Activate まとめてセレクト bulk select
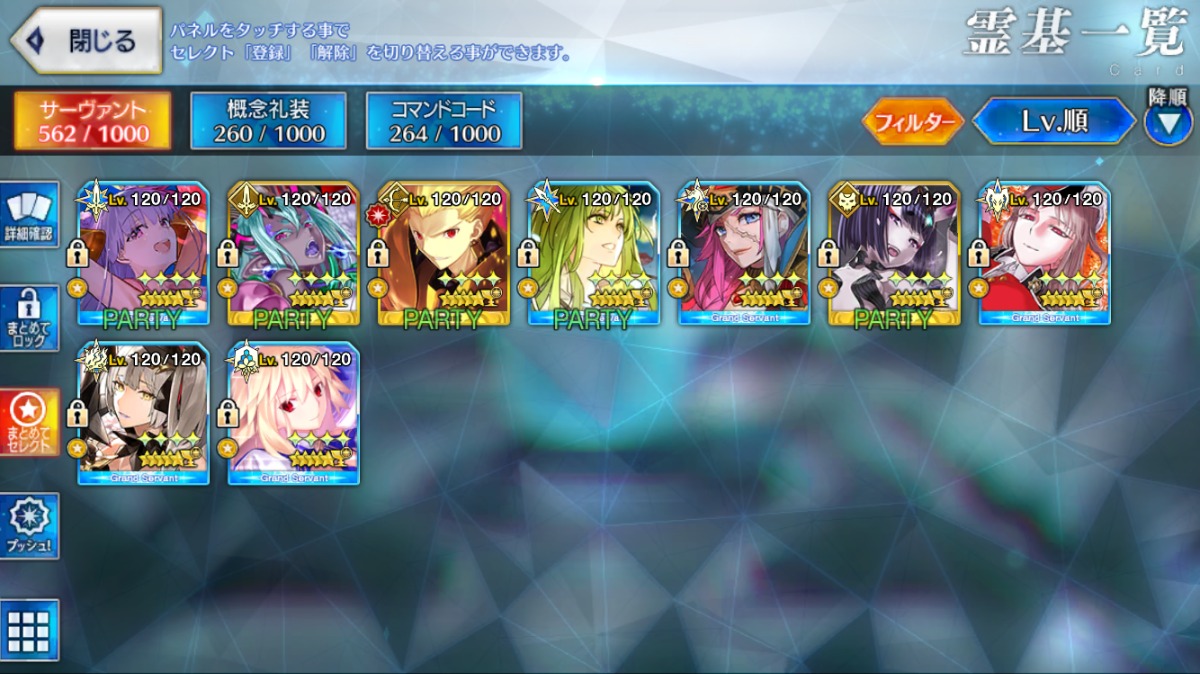1200x674 pixels. (x=29, y=422)
